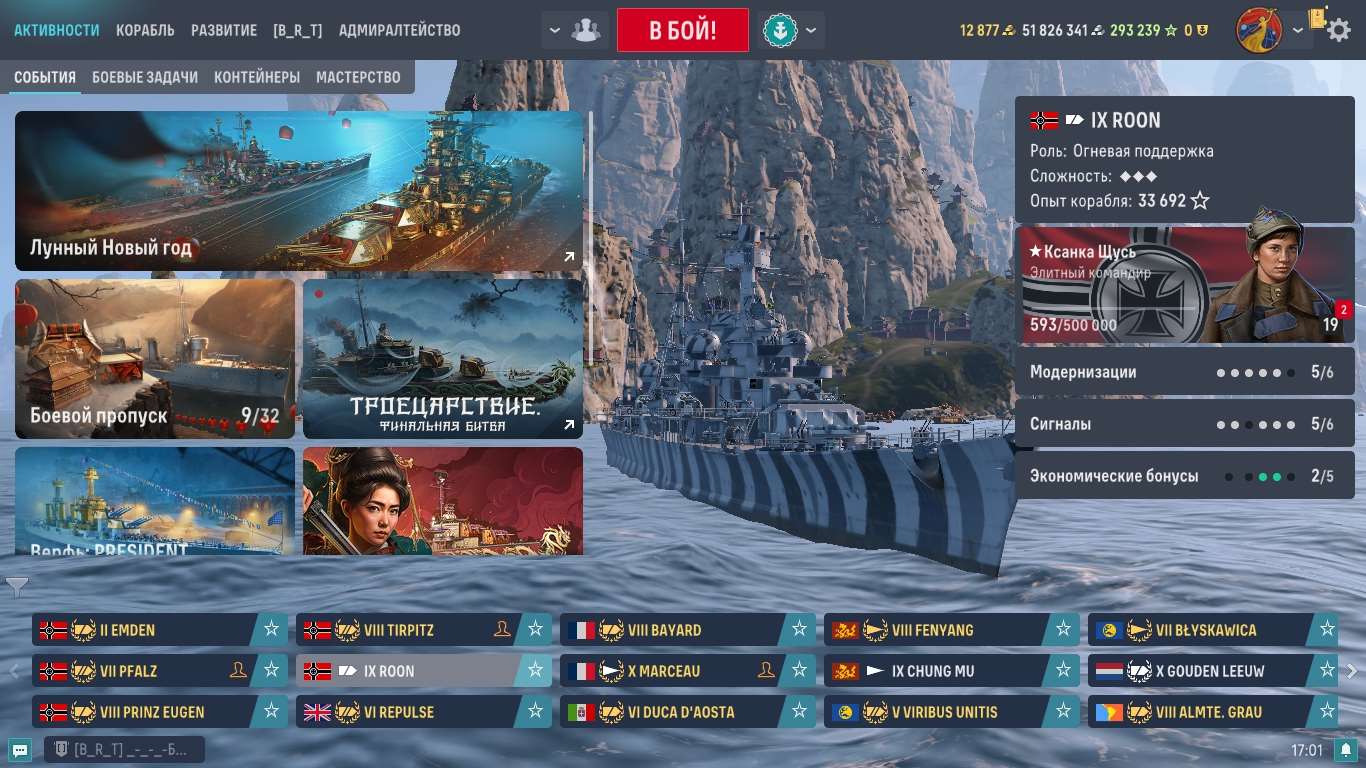Expand the dropdown next to the division icon
This screenshot has height=768, width=1366.
pyautogui.click(x=555, y=30)
